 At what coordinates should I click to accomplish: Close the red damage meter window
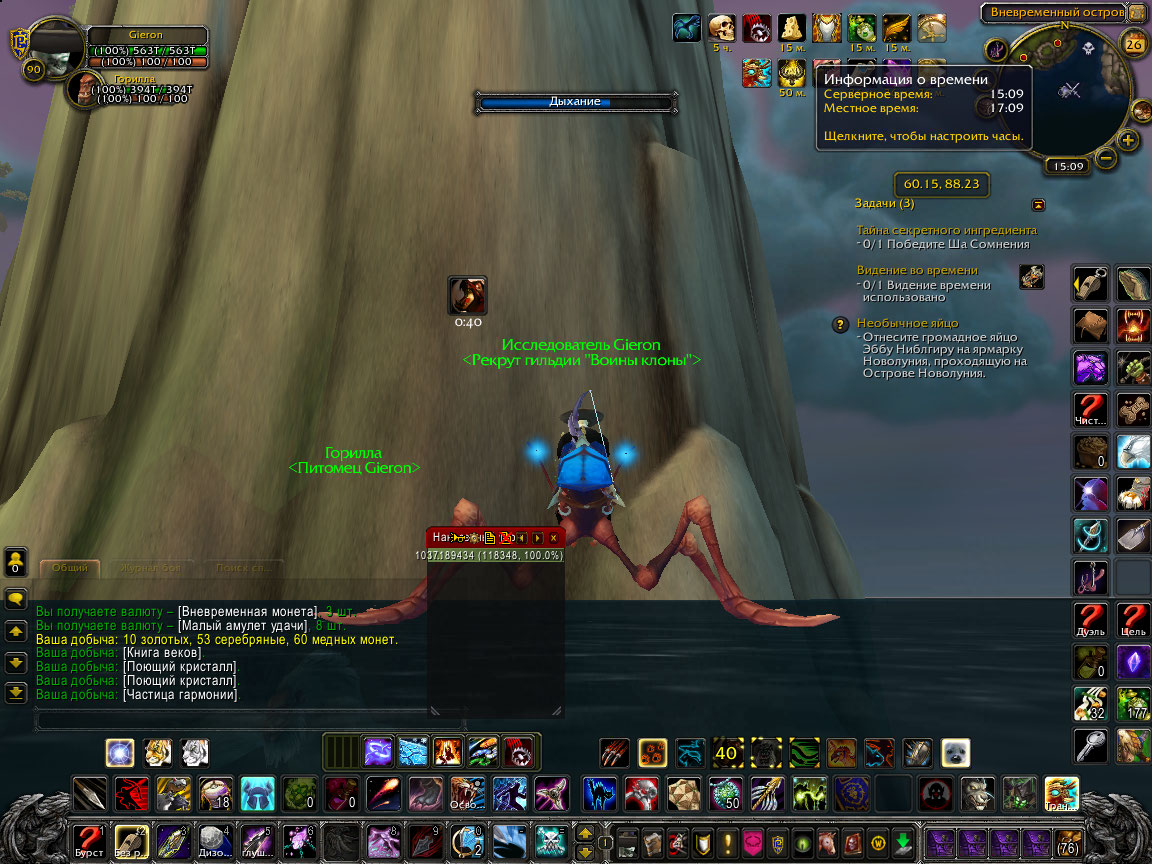[553, 537]
